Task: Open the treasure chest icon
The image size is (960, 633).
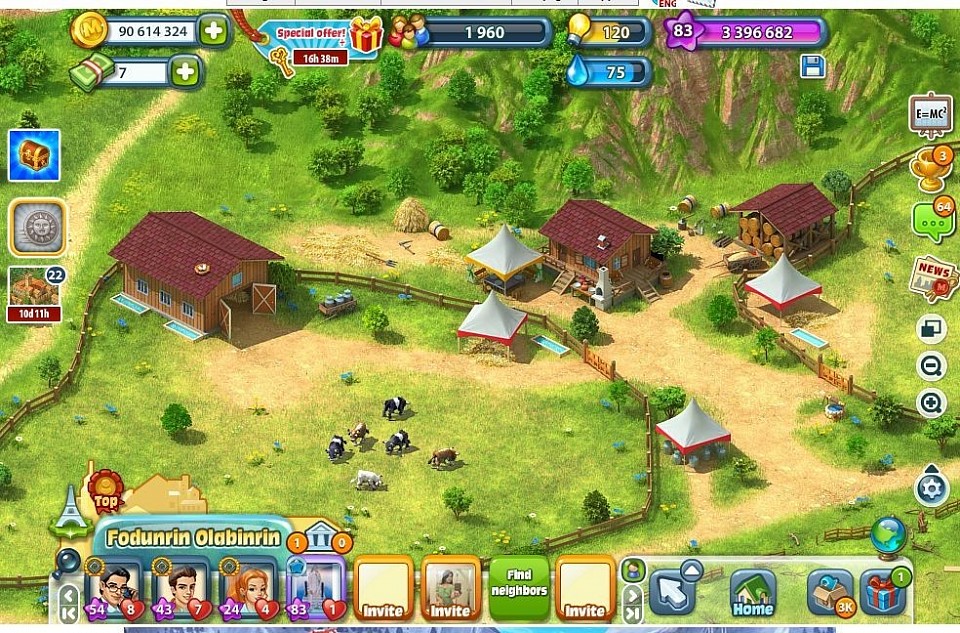Action: click(x=34, y=156)
